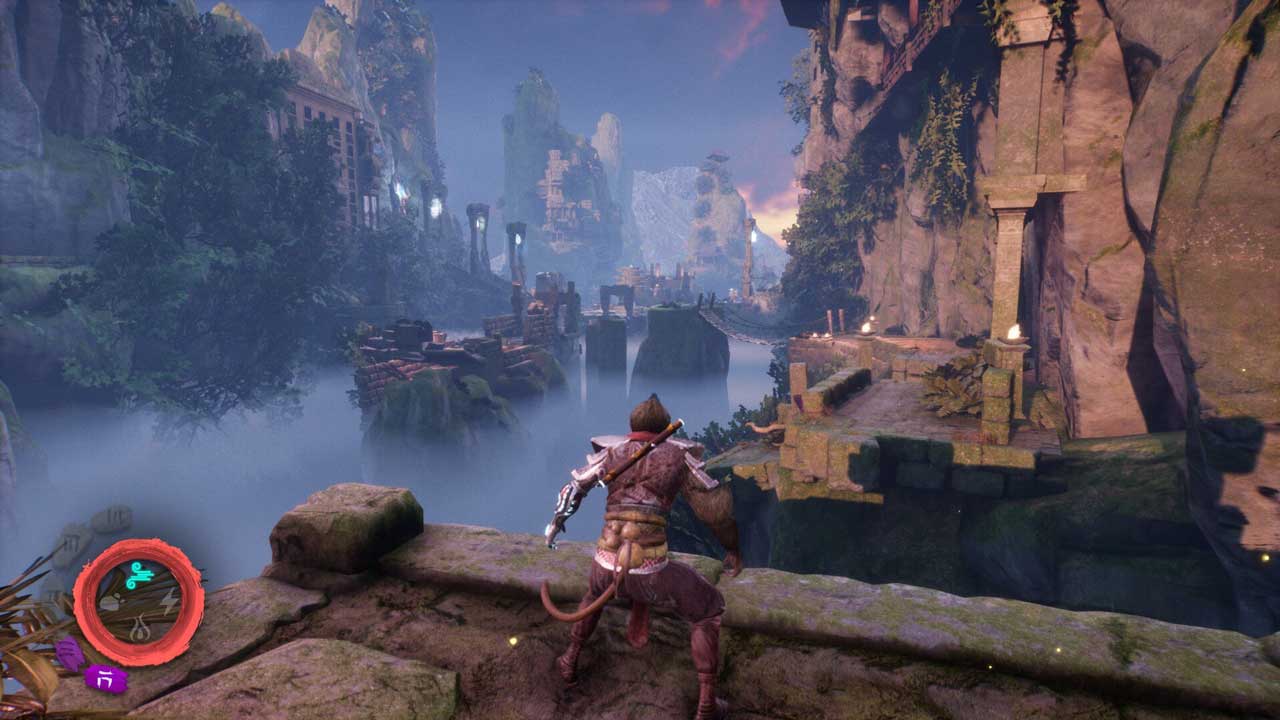Click the purple rune tile with white glyph
The height and width of the screenshot is (720, 1280).
[106, 679]
